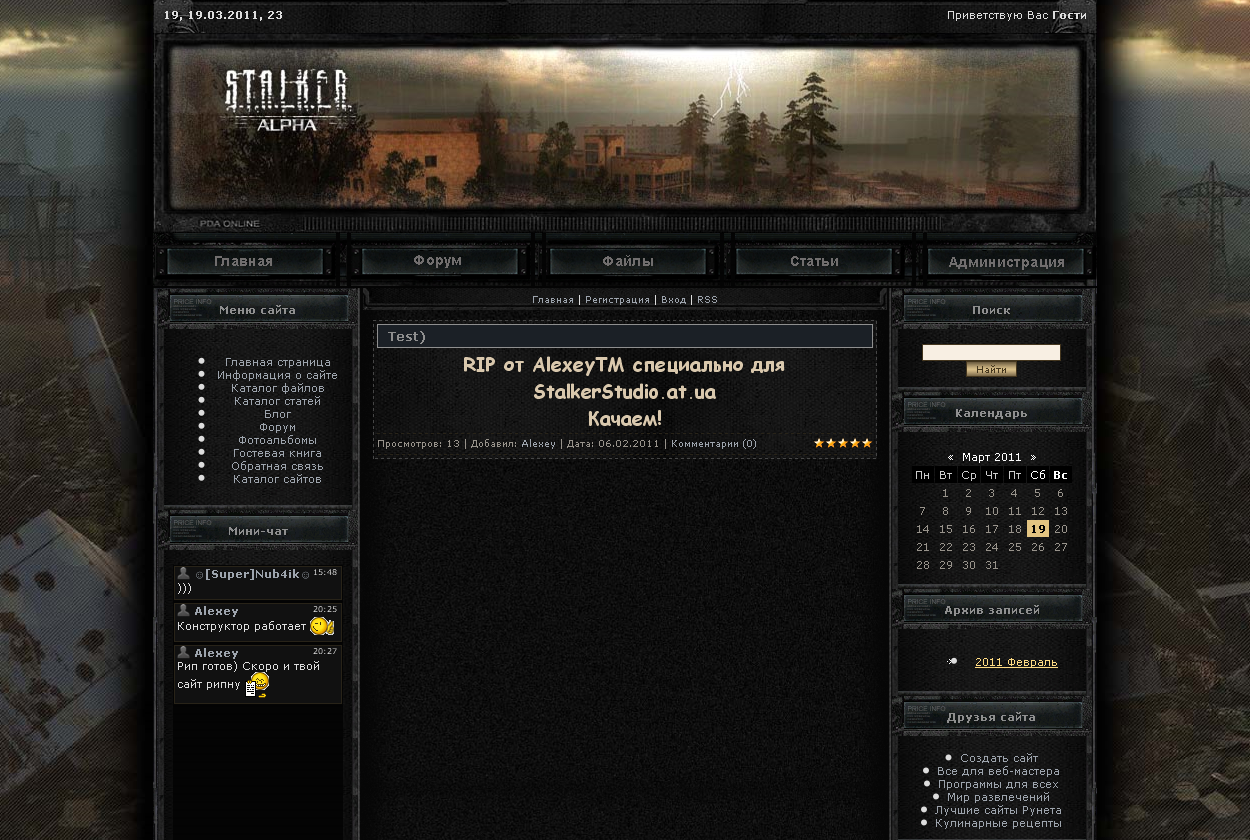The image size is (1250, 840).
Task: Open the RSS feed link
Action: (x=707, y=300)
